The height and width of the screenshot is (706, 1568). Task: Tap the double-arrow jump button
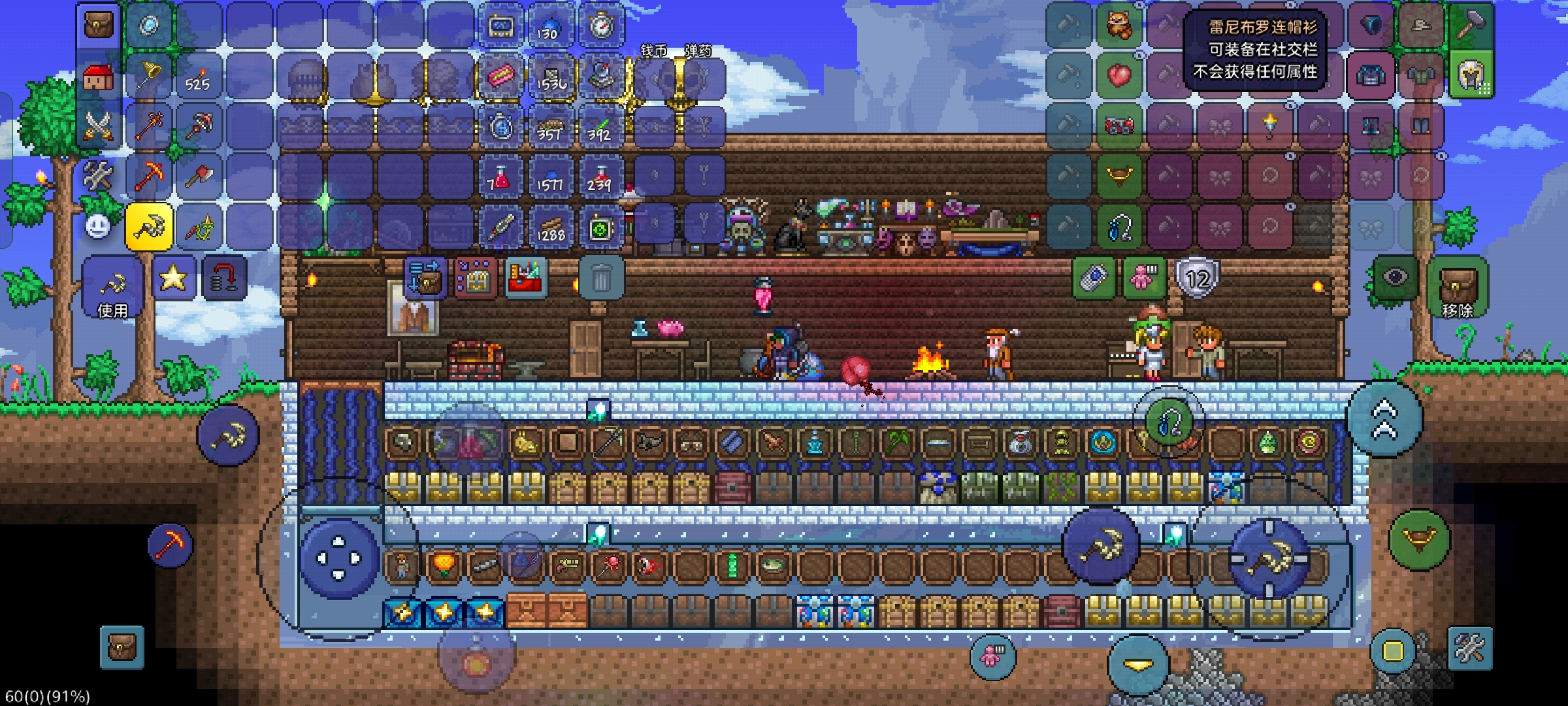(1384, 419)
